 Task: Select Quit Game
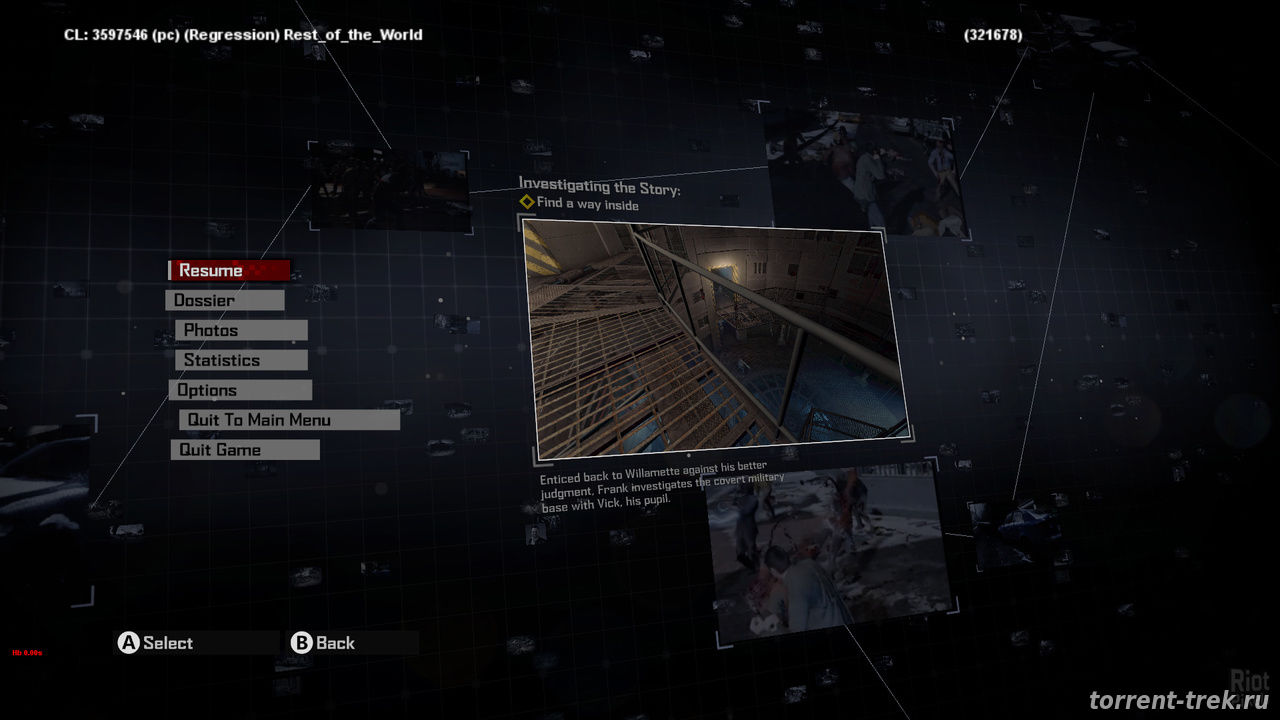(x=245, y=450)
